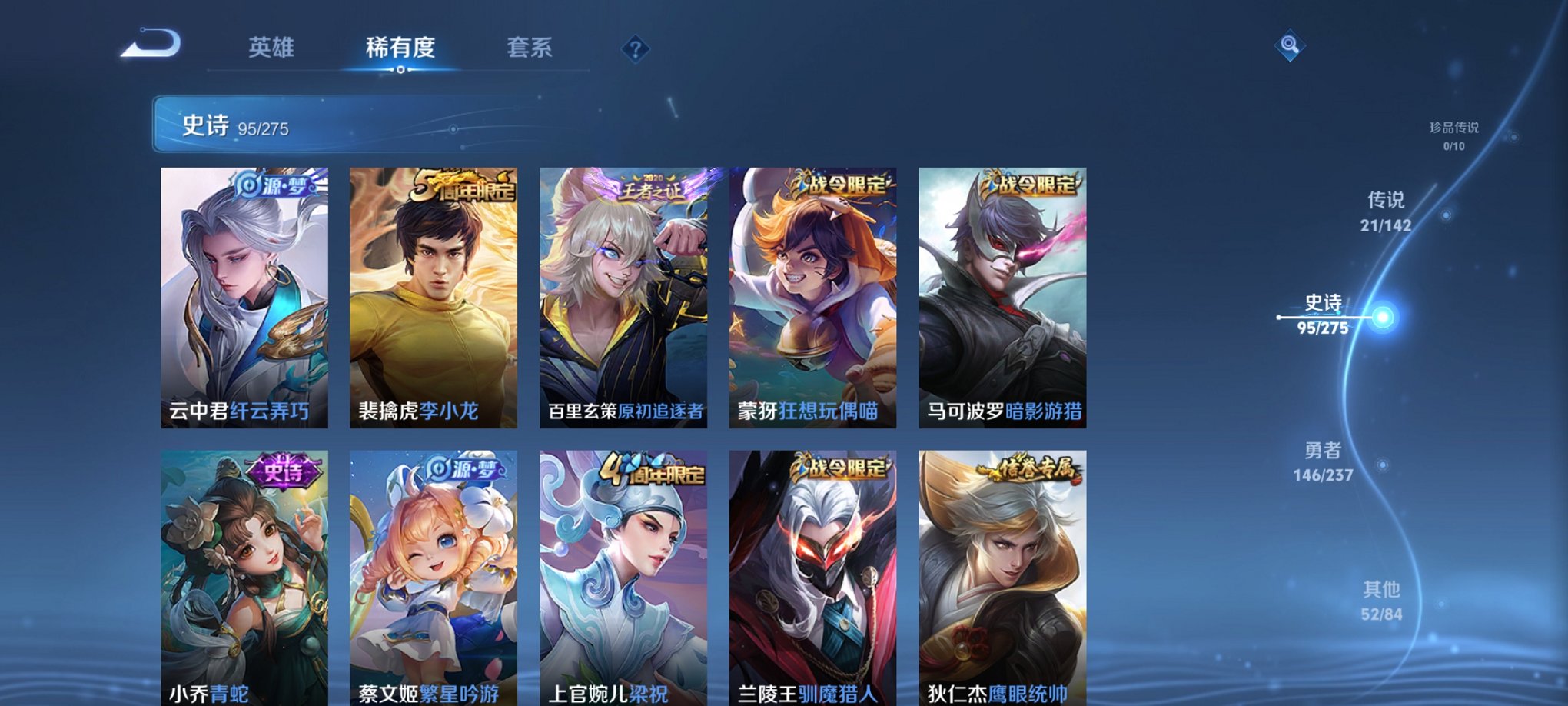Open the search magnifier icon

point(1290,46)
